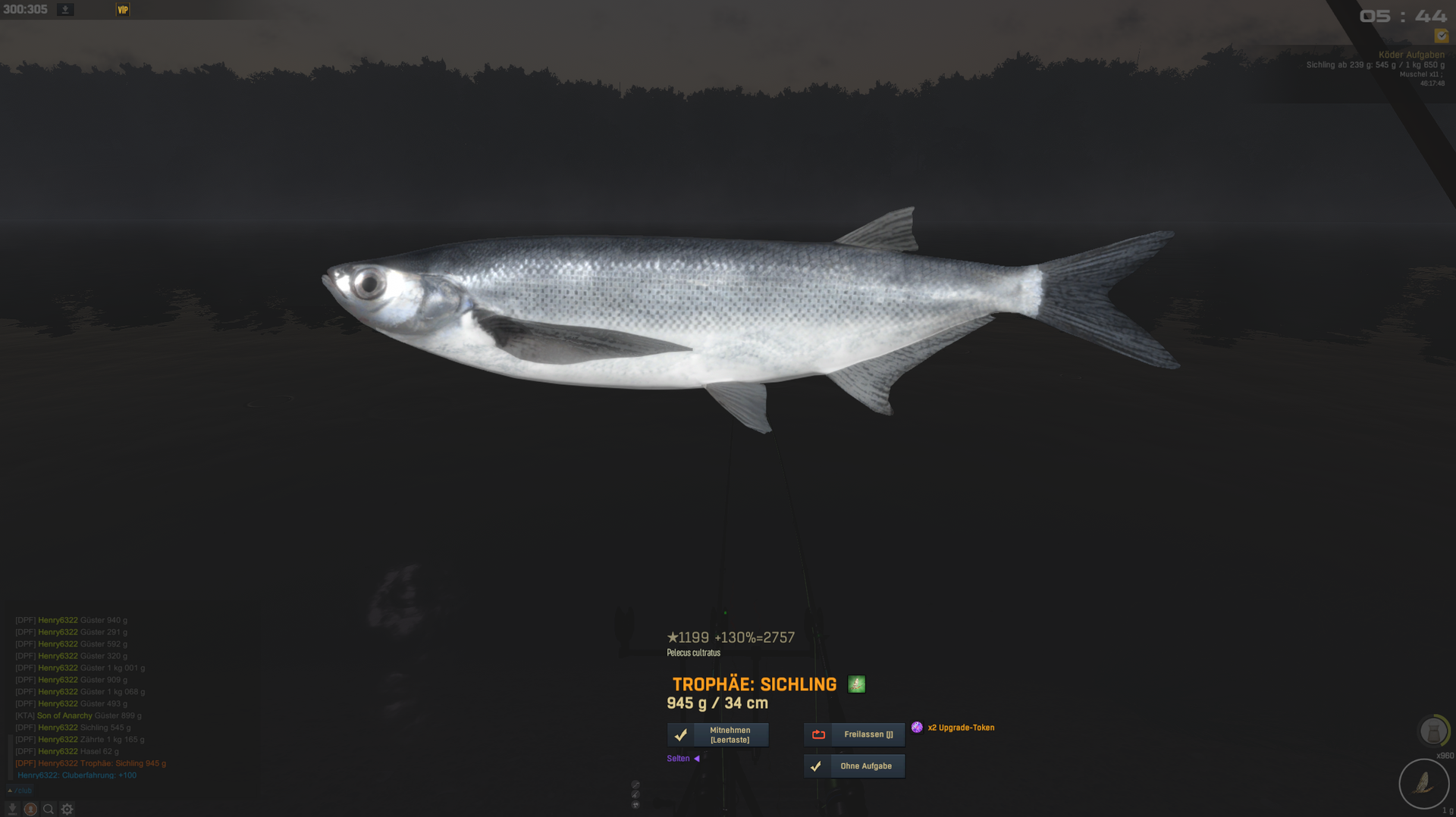Click the chat magnifying glass icon
This screenshot has width=1456, height=817.
coord(49,809)
